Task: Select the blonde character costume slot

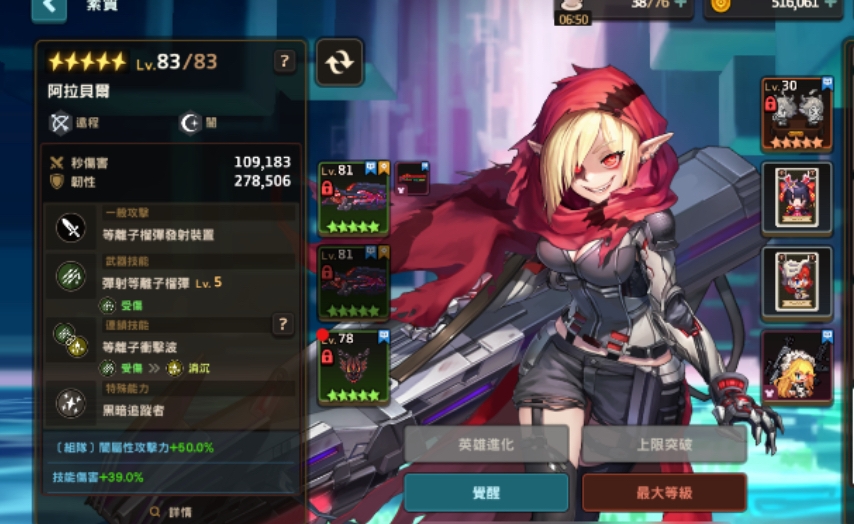Action: [x=796, y=366]
